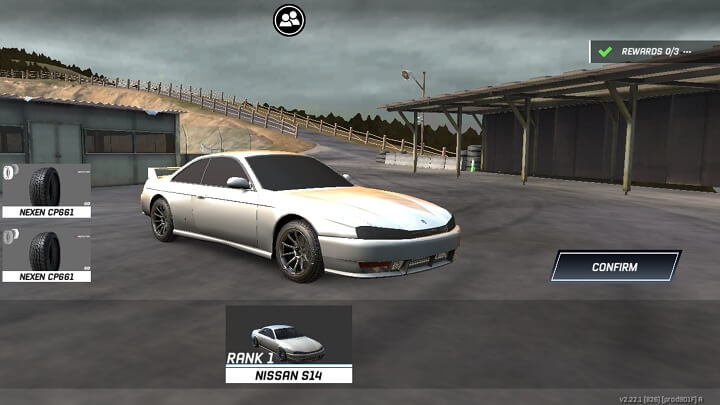Confirm the car selection

tap(615, 267)
